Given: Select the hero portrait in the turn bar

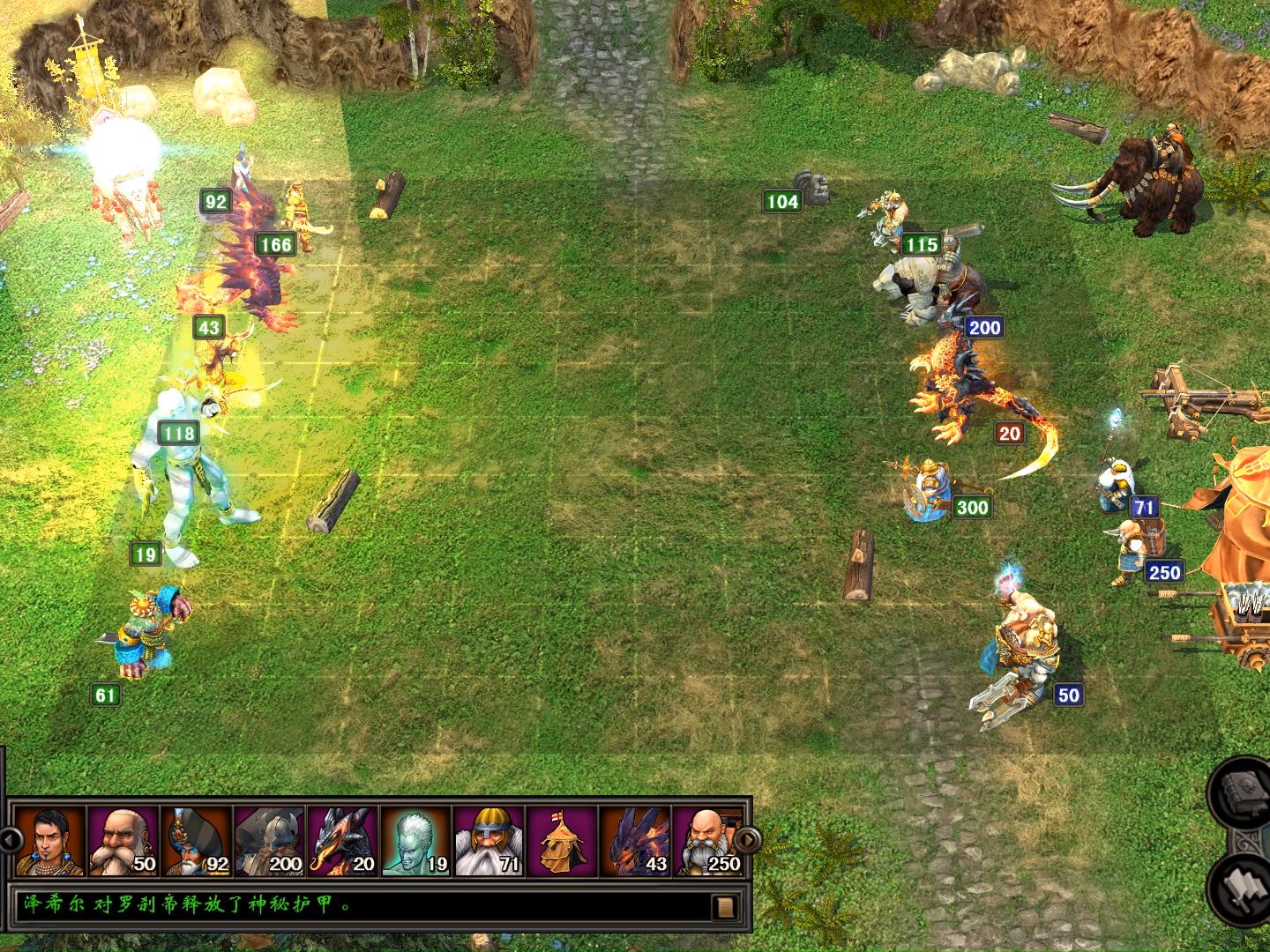Looking at the screenshot, I should 49,840.
